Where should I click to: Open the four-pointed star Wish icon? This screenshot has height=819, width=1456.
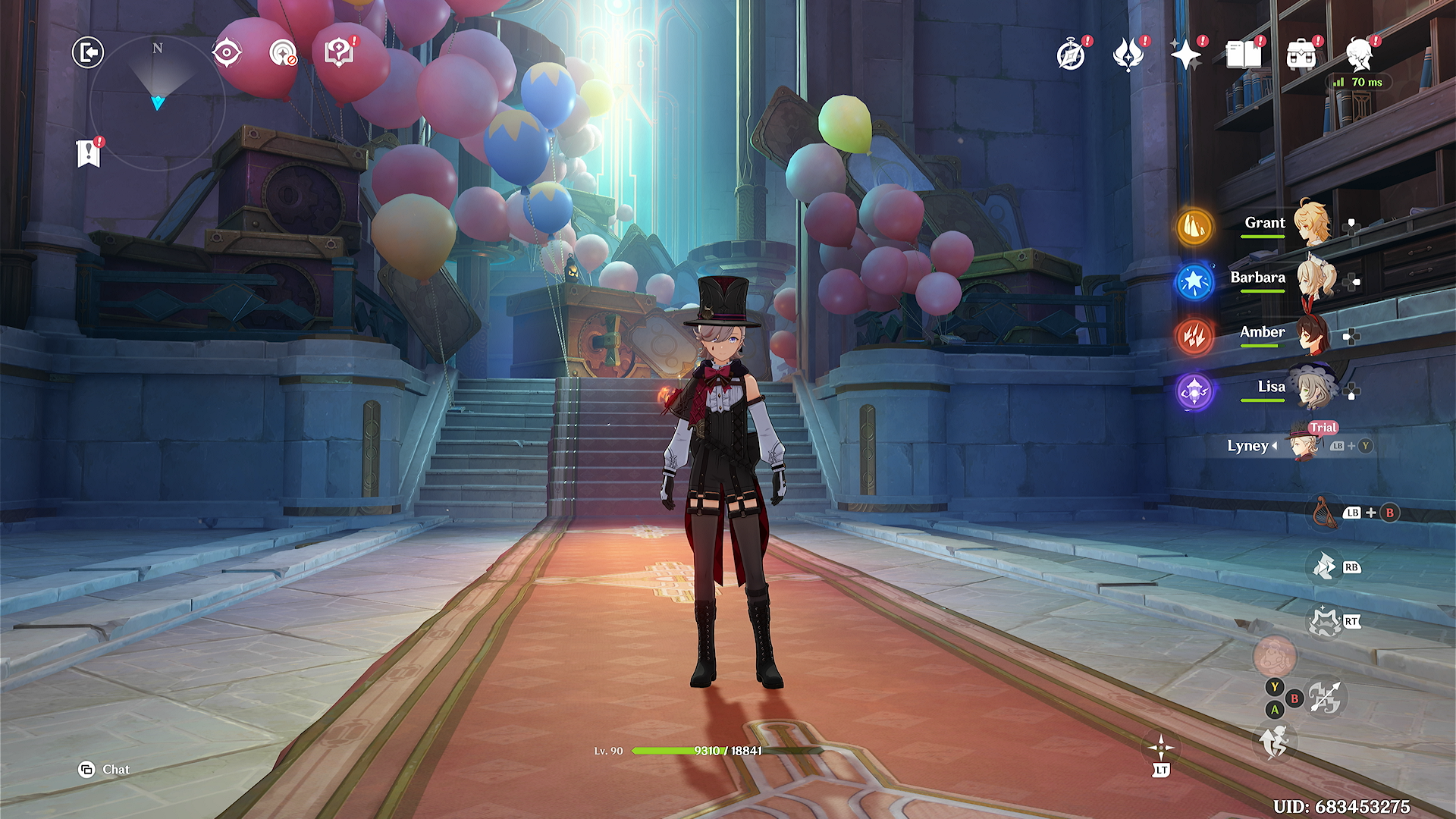(x=1186, y=55)
